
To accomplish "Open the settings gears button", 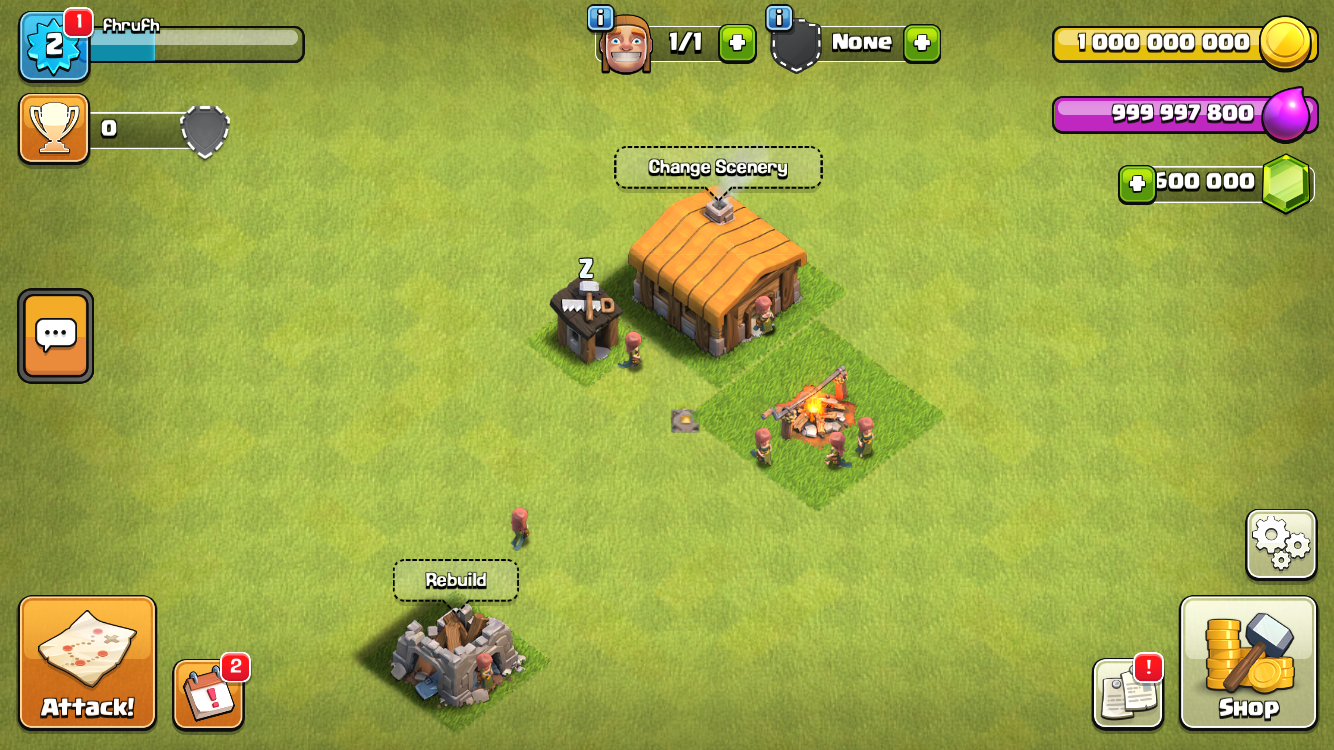I will (1280, 544).
